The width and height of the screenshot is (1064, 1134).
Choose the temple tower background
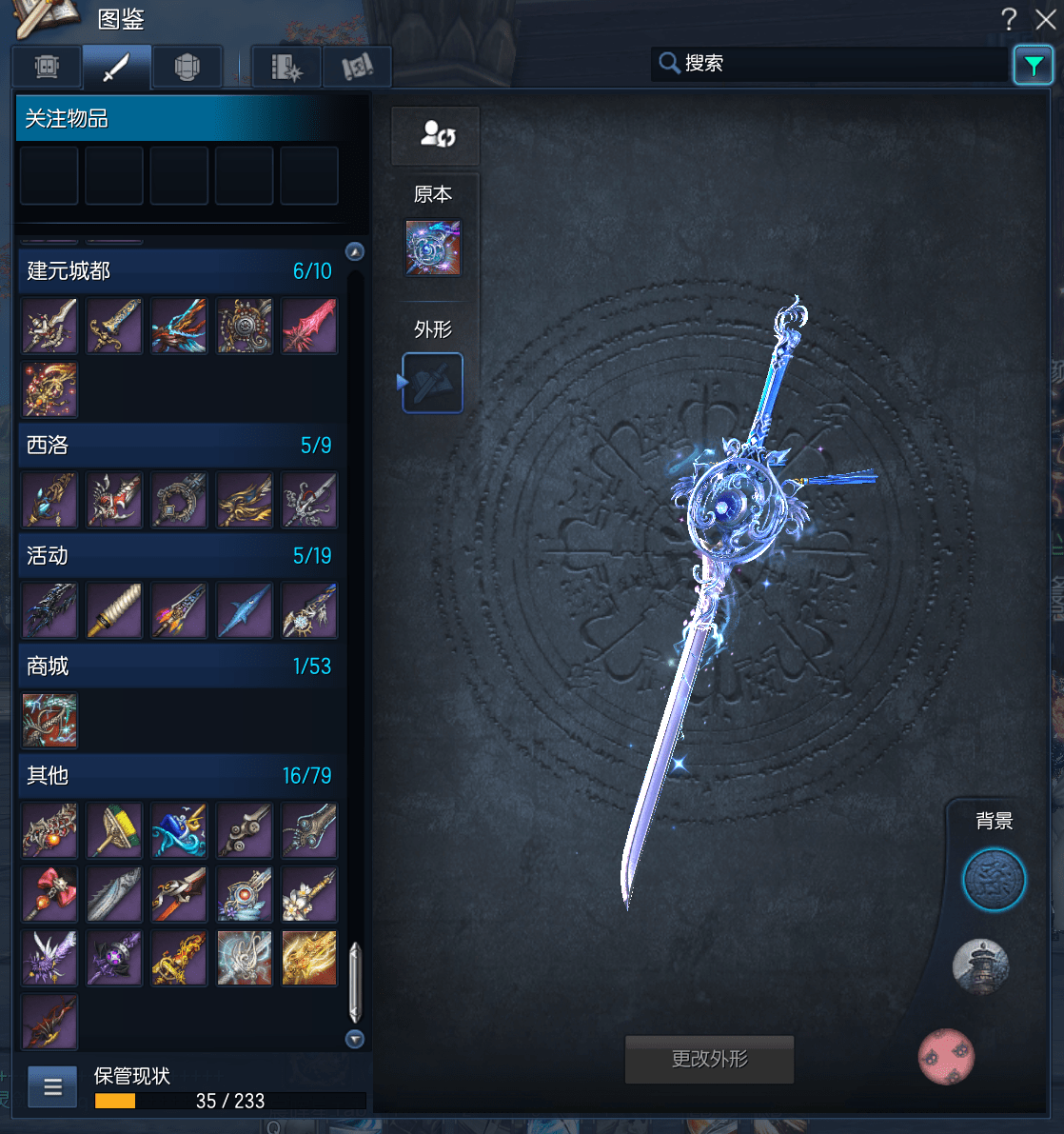point(979,965)
